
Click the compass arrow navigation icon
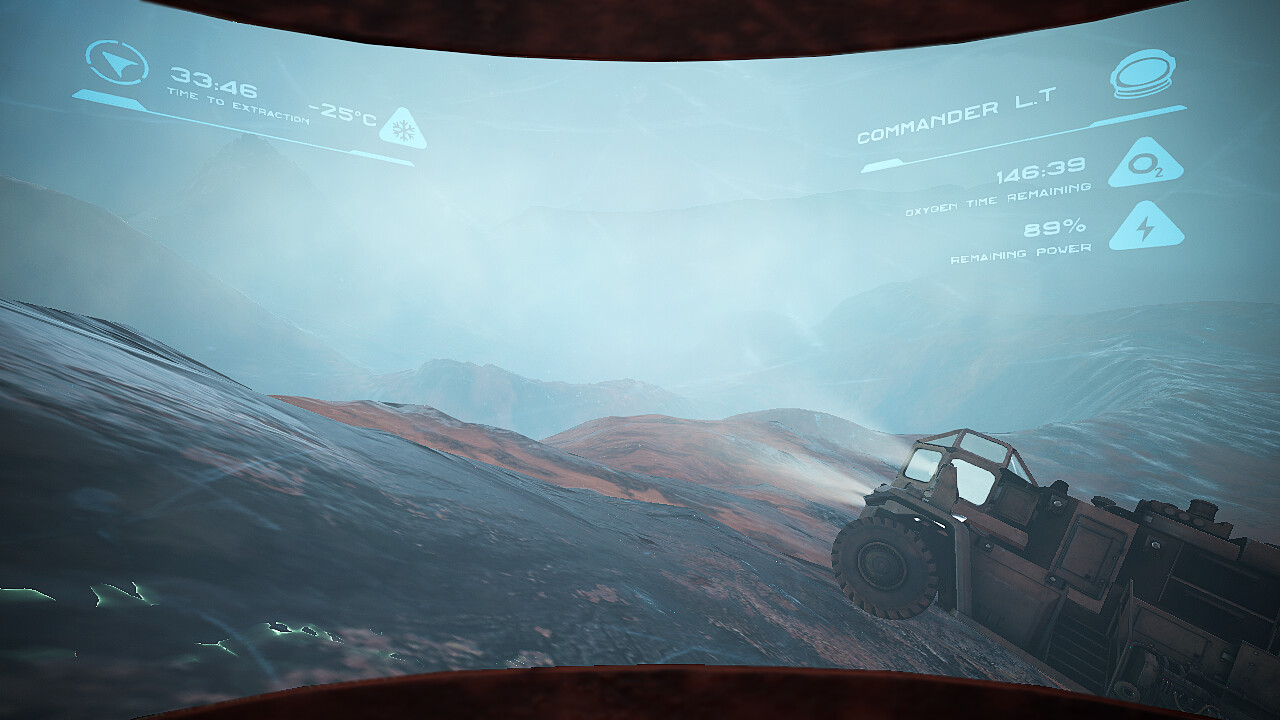tap(117, 64)
